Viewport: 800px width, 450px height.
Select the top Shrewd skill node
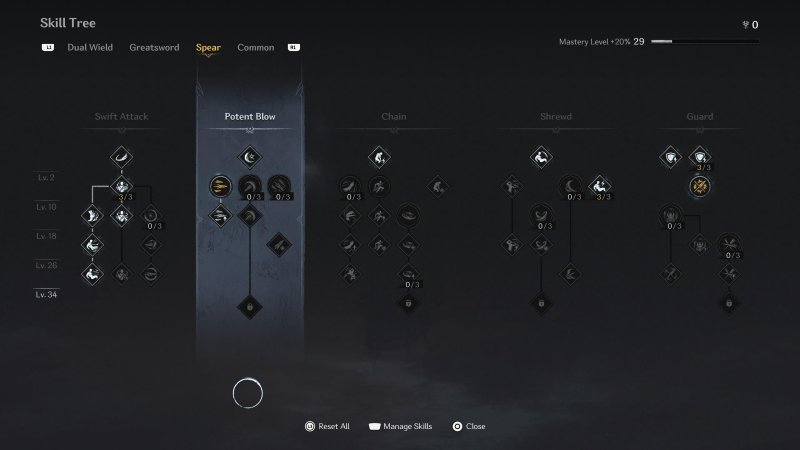point(541,156)
